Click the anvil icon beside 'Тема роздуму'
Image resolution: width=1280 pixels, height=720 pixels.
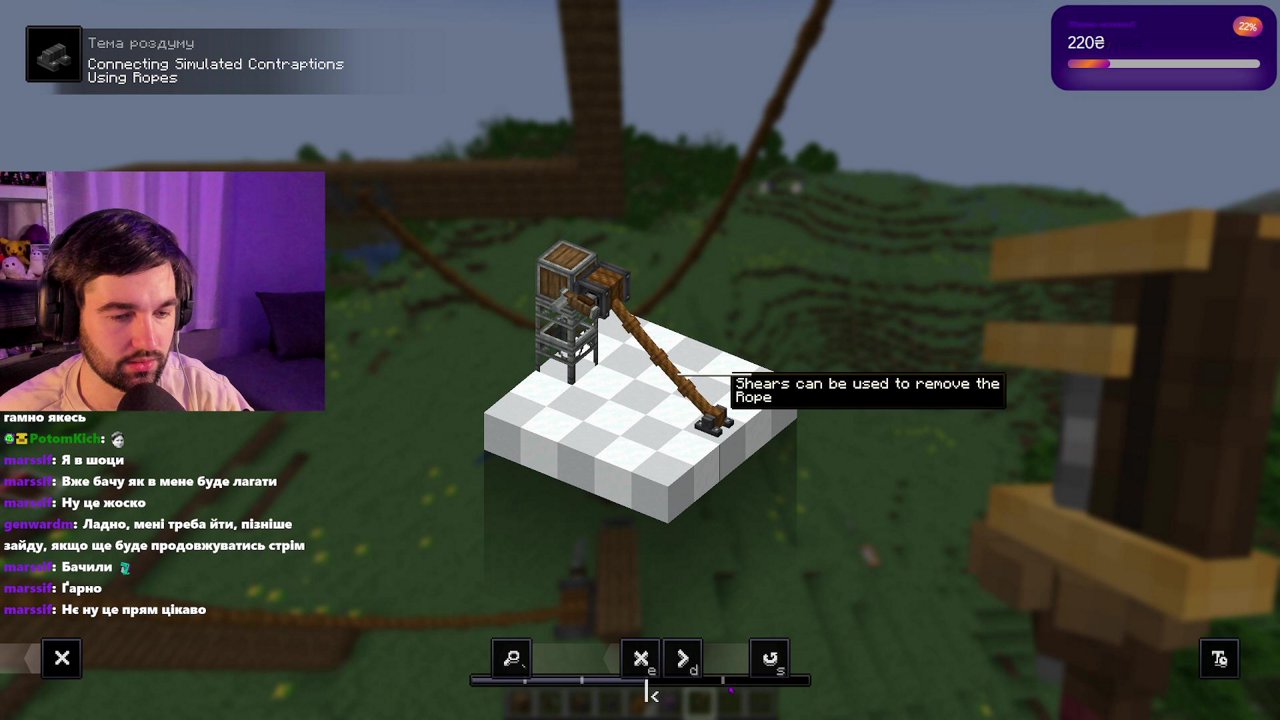click(x=53, y=54)
